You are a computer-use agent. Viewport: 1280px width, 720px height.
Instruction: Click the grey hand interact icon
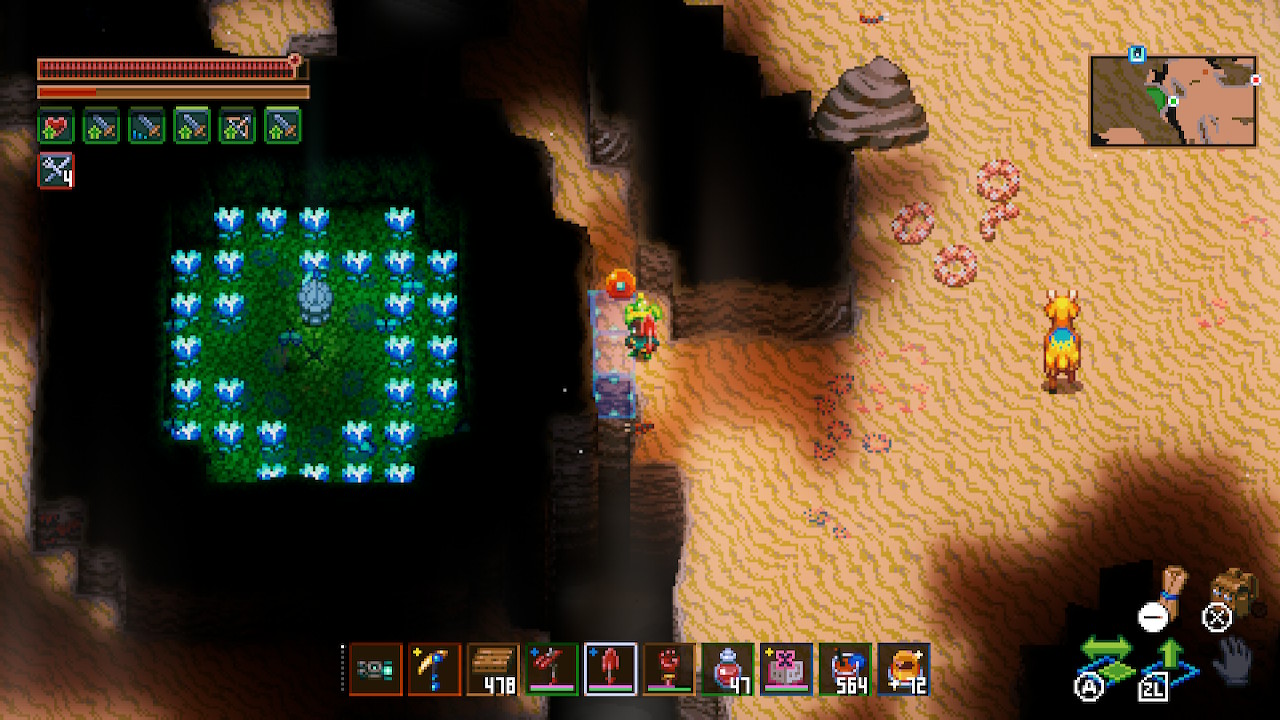[1233, 660]
